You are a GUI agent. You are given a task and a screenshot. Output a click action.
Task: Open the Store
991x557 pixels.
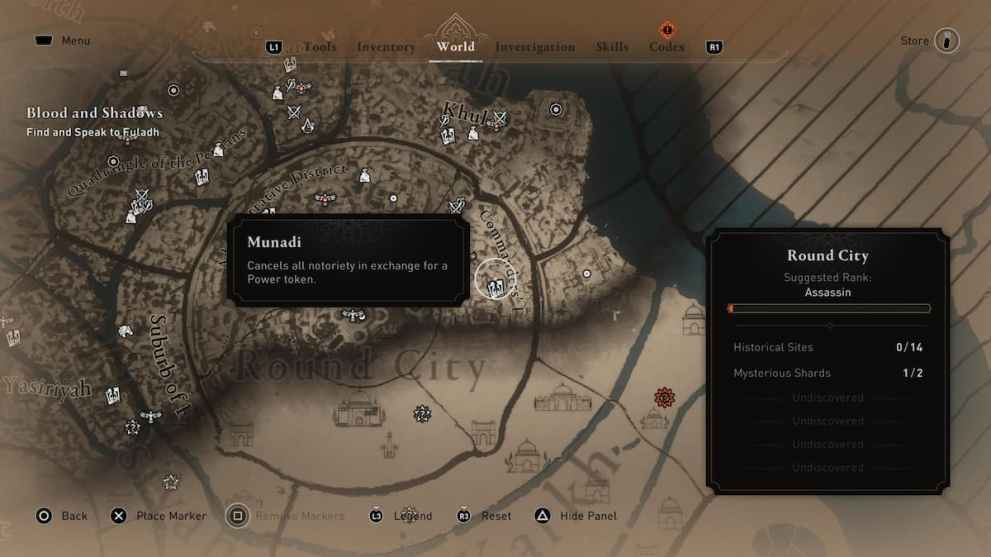tap(930, 41)
